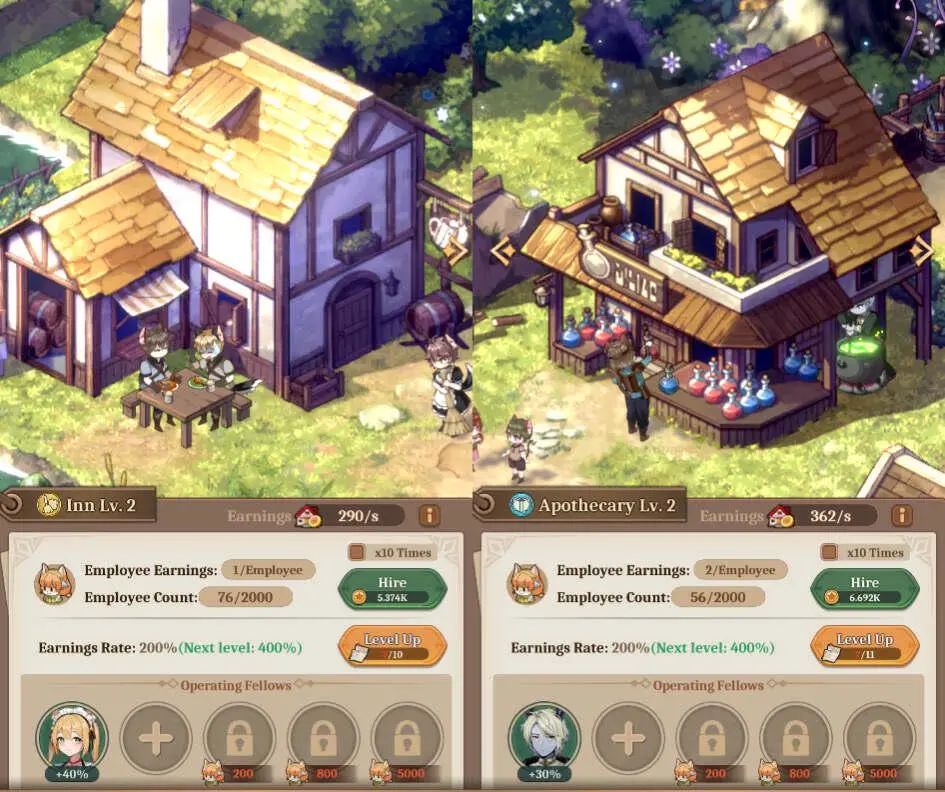Toggle the Apothecary's x10 Times checkbox
This screenshot has width=945, height=792.
828,552
